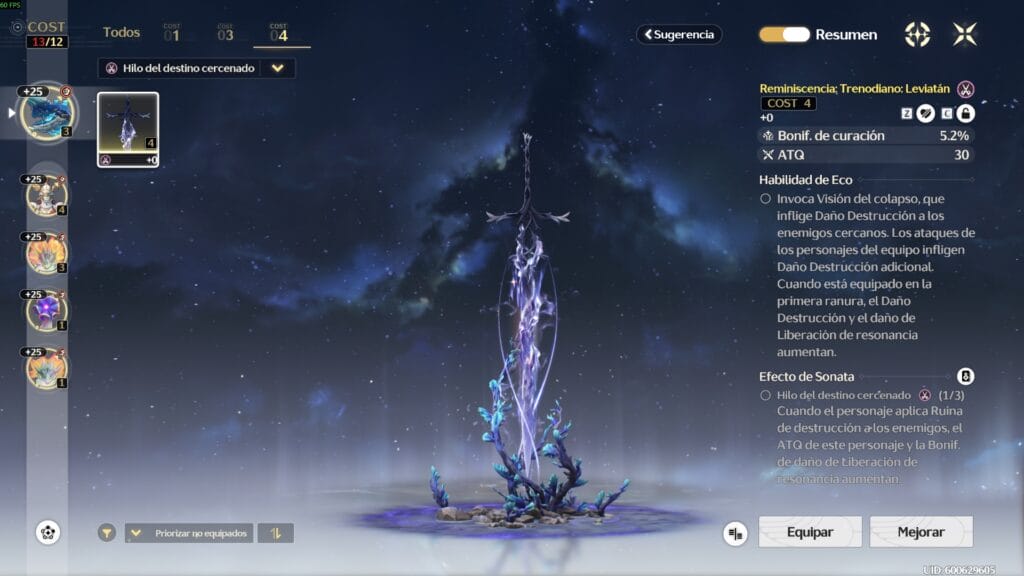Select the COST 4 tab
The image size is (1024, 576).
279,33
